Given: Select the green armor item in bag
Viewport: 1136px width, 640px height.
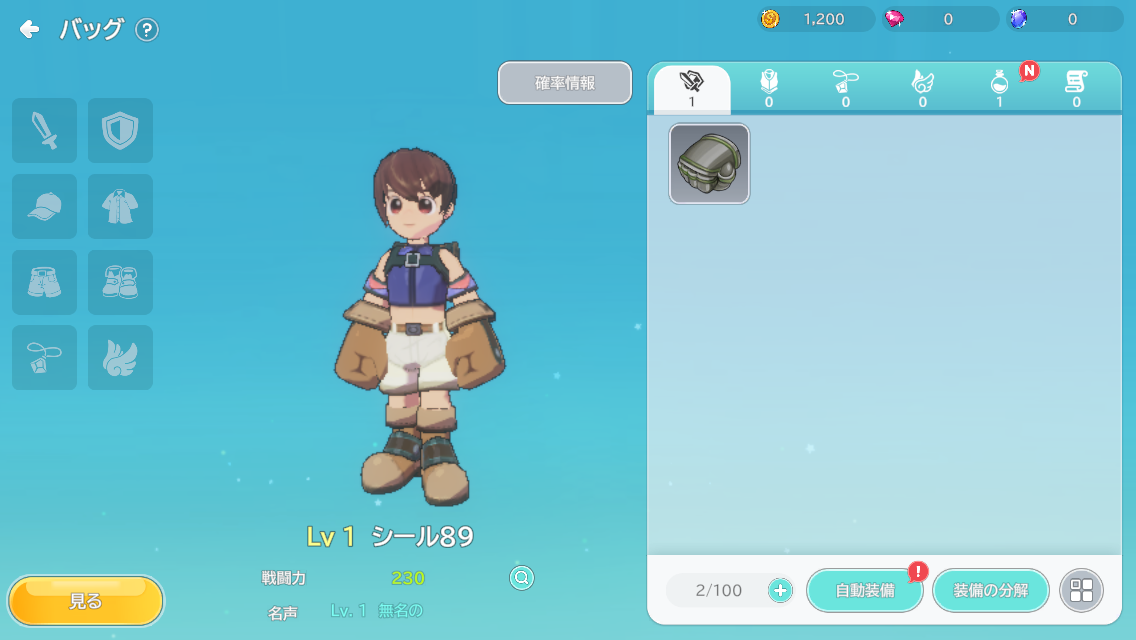Looking at the screenshot, I should point(709,164).
